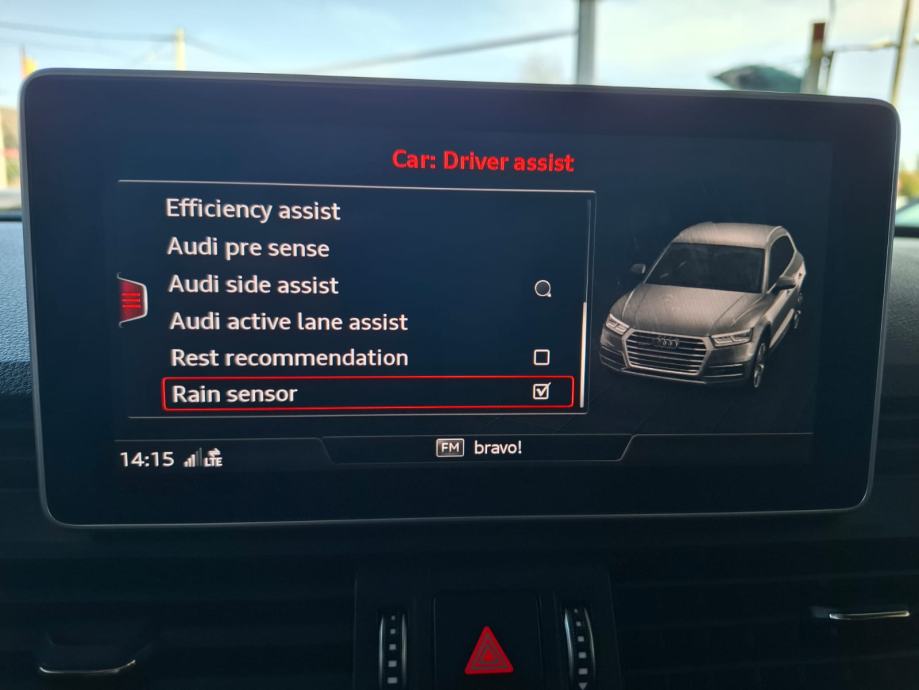Image resolution: width=919 pixels, height=690 pixels.
Task: Open the red side menu tab
Action: pyautogui.click(x=131, y=299)
